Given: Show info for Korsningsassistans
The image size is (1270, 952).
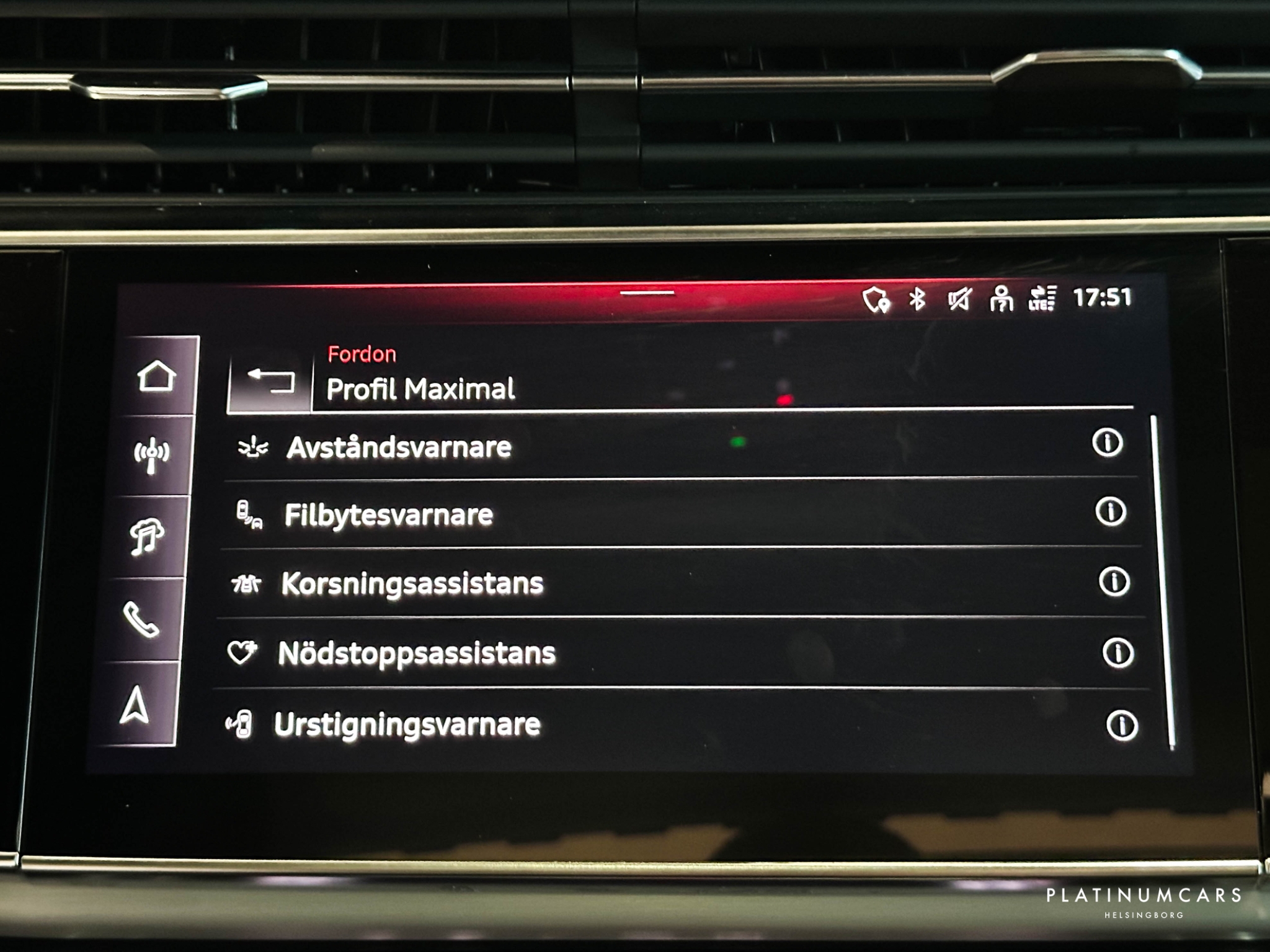Looking at the screenshot, I should pyautogui.click(x=1114, y=582).
